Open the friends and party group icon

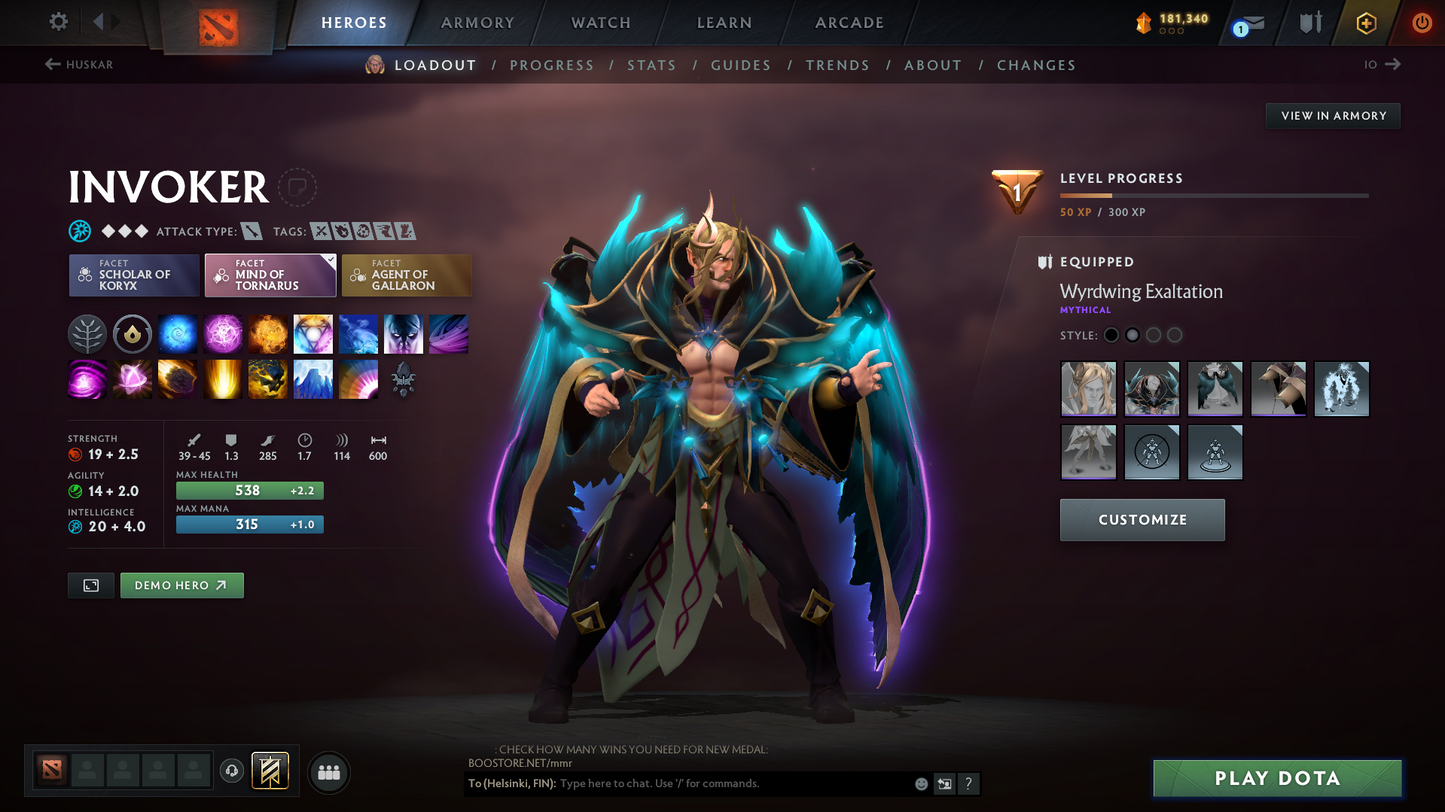(x=329, y=771)
